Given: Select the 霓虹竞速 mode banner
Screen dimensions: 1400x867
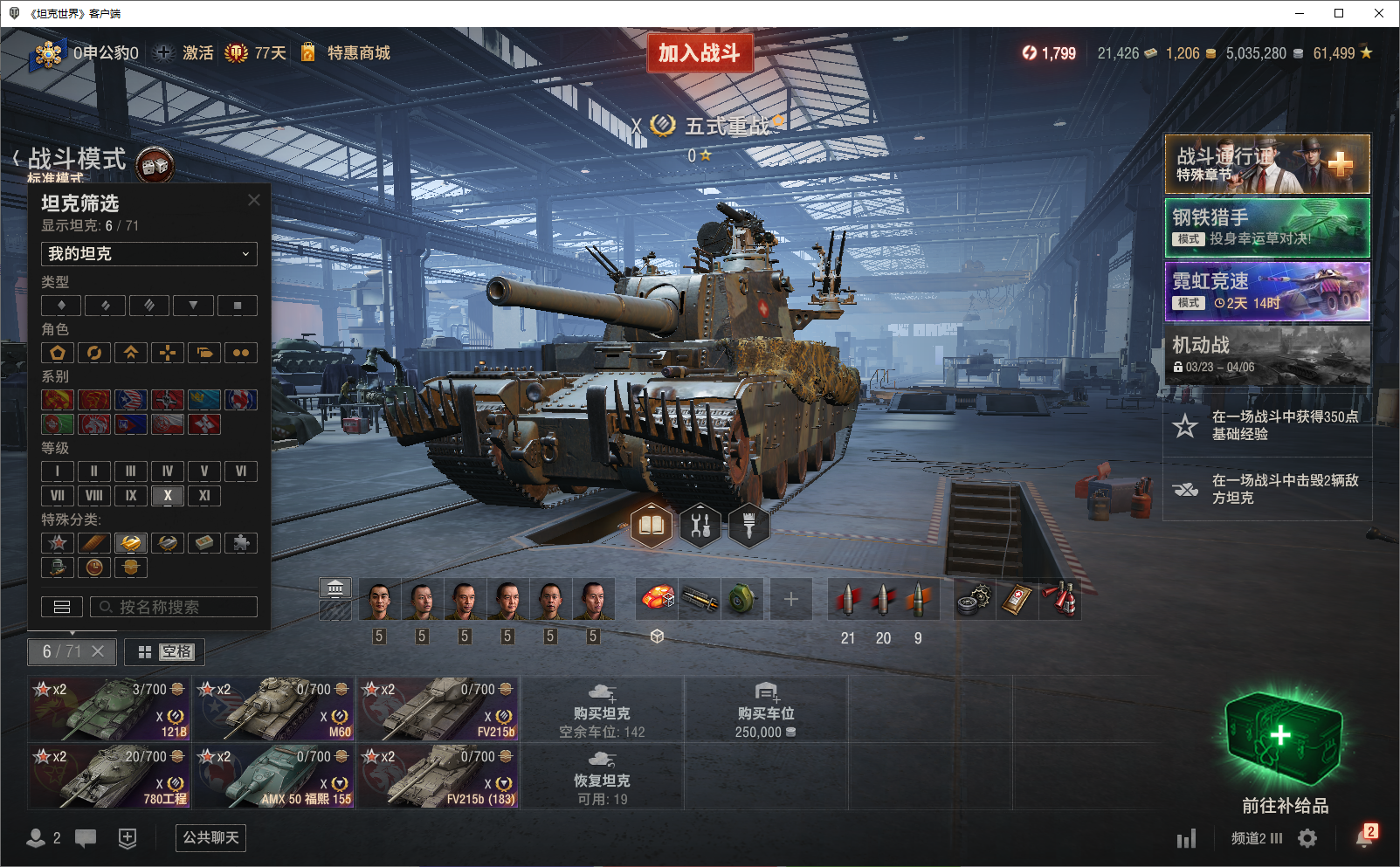Looking at the screenshot, I should pyautogui.click(x=1267, y=292).
